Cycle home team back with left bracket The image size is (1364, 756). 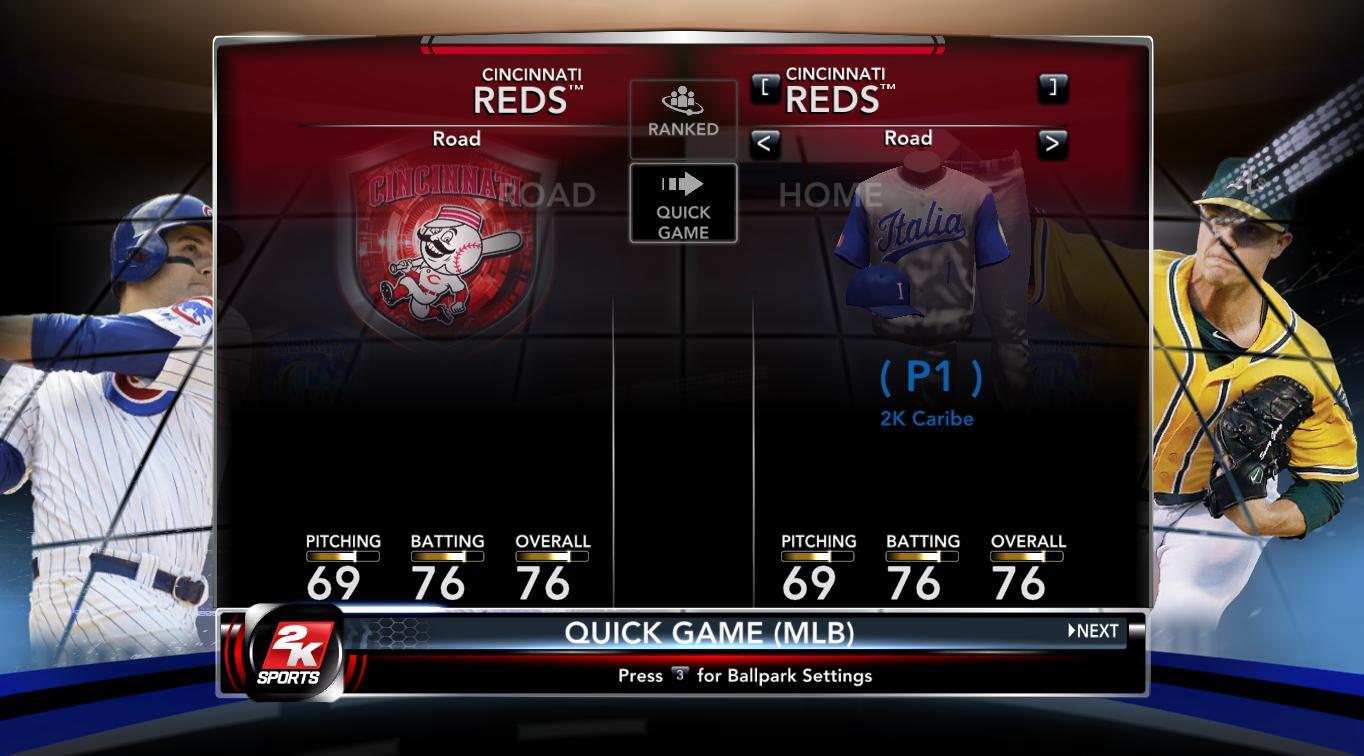point(764,87)
